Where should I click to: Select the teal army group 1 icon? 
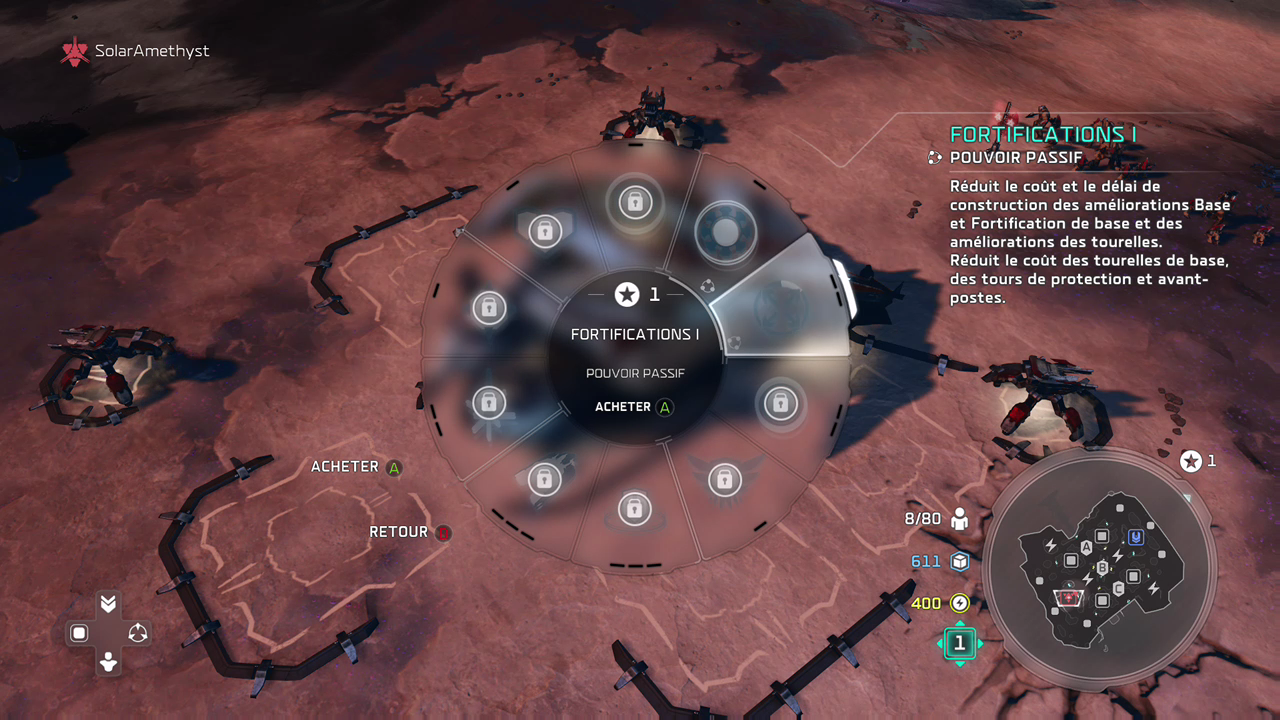959,643
